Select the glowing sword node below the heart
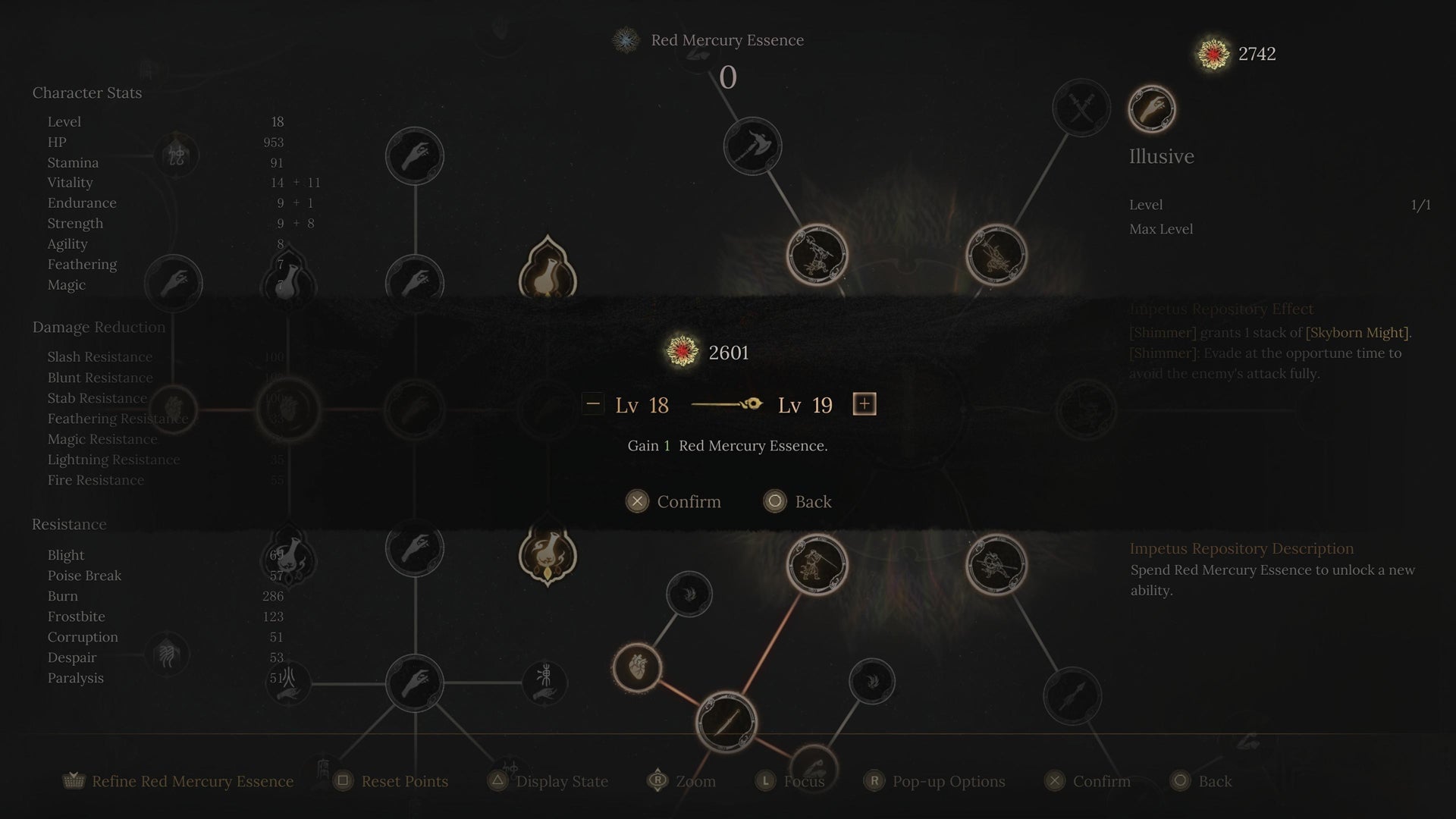 (x=726, y=723)
